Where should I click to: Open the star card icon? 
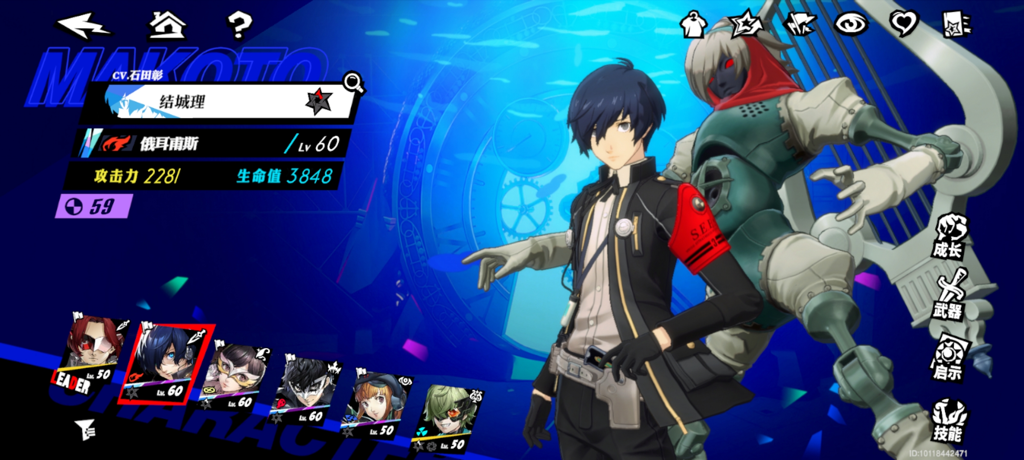[x=956, y=24]
